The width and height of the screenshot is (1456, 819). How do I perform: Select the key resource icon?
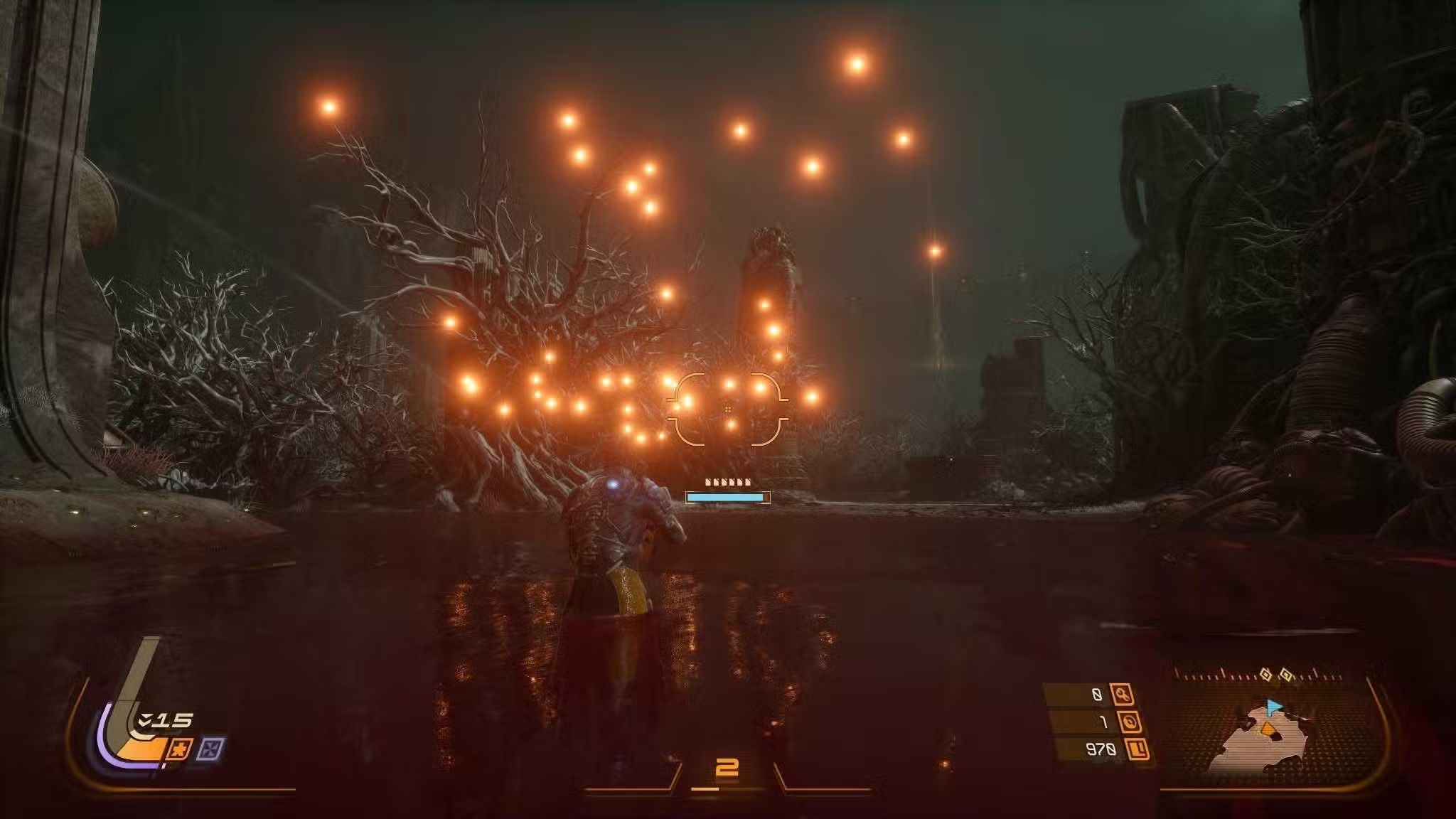click(x=1123, y=694)
